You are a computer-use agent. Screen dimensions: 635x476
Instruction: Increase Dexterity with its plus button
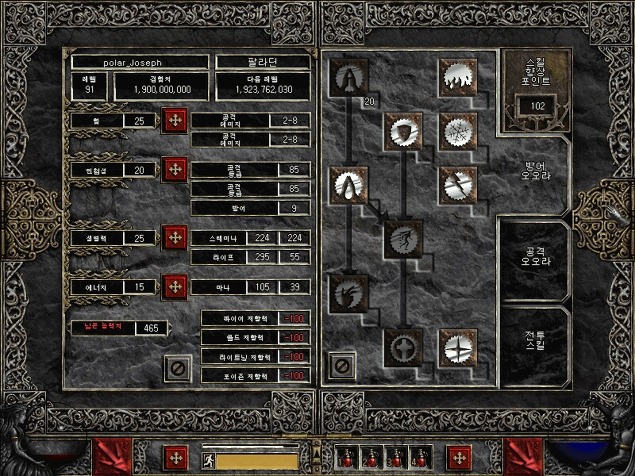point(176,170)
